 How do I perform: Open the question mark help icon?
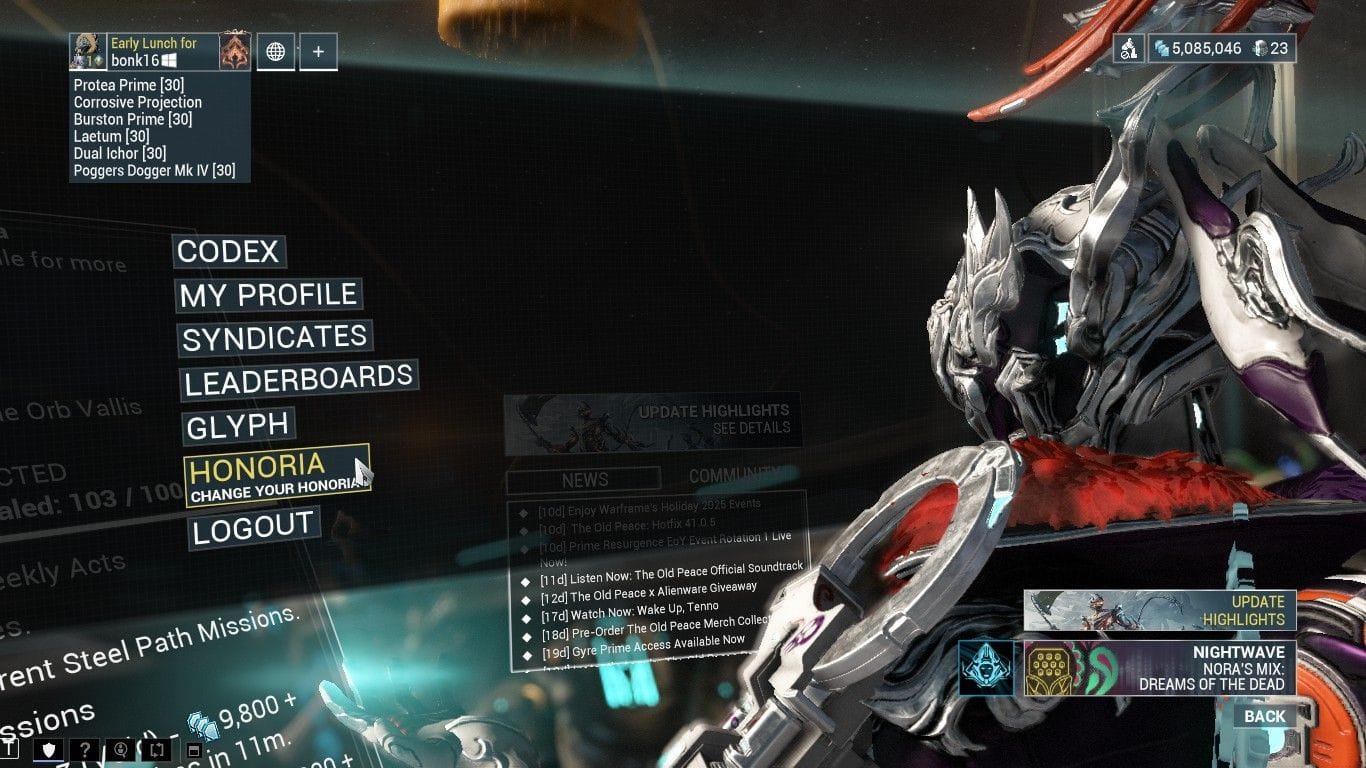pyautogui.click(x=85, y=750)
